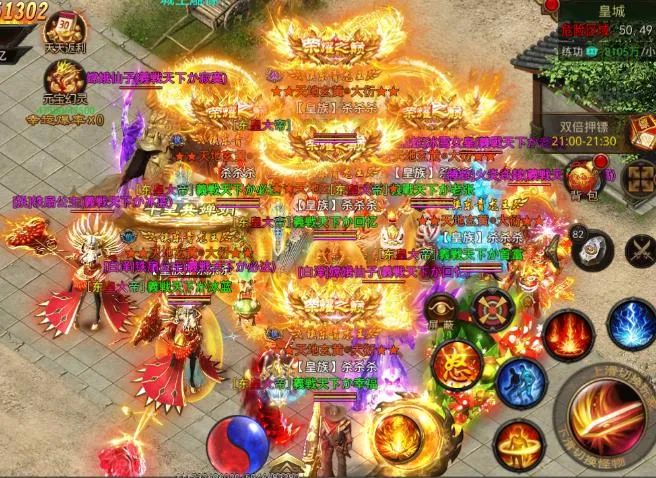This screenshot has width=656, height=478.
Task: Tap the crossed swords attack mode icon
Action: click(x=641, y=249)
